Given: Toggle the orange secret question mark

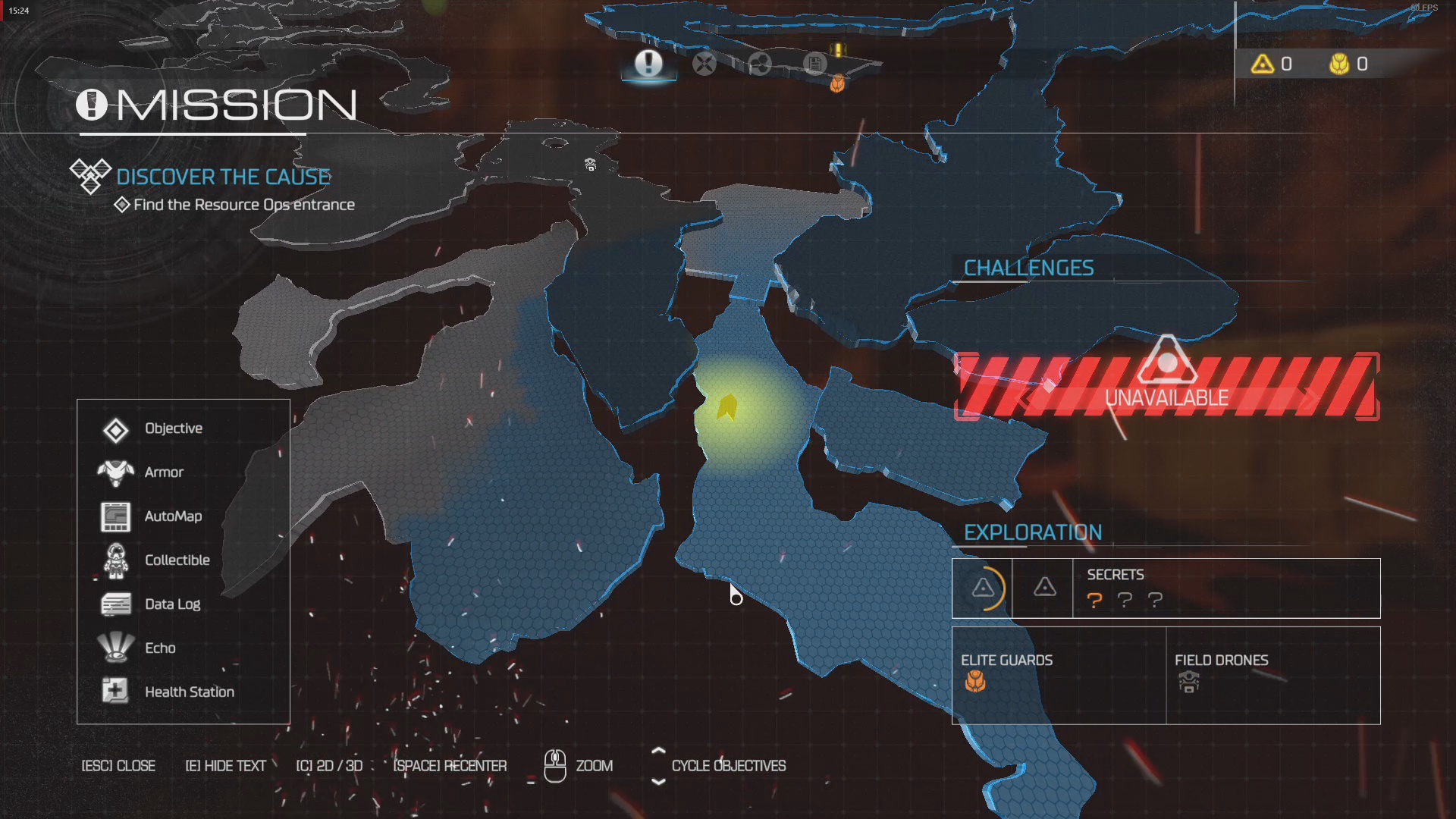Looking at the screenshot, I should [x=1094, y=601].
